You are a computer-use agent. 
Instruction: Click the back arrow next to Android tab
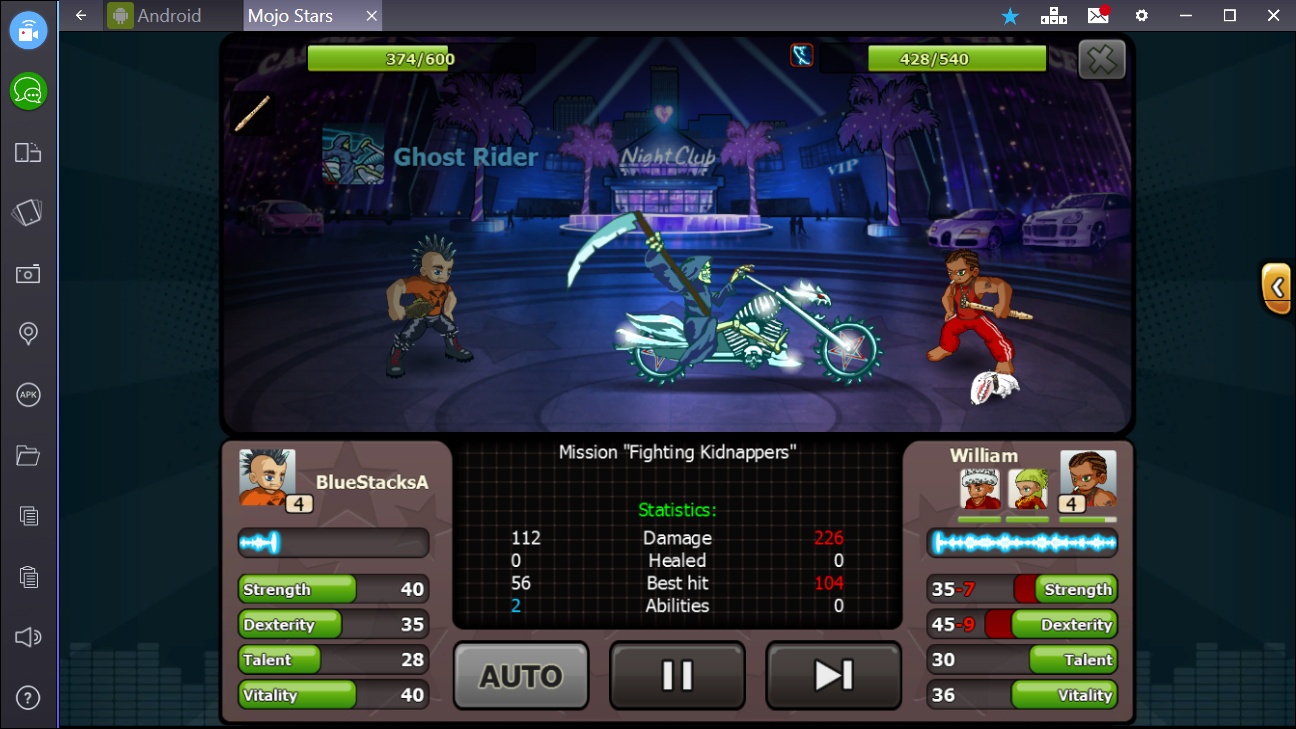80,16
